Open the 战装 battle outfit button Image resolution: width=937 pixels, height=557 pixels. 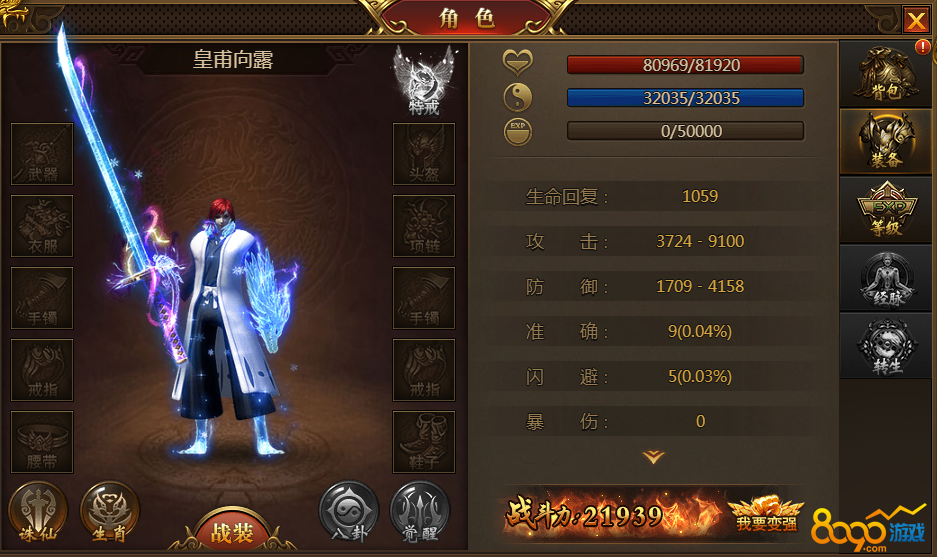pos(231,531)
